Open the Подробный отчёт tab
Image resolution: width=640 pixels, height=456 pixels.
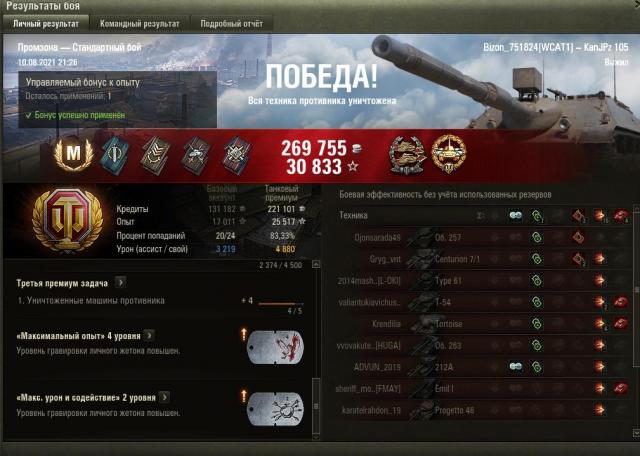click(x=232, y=23)
